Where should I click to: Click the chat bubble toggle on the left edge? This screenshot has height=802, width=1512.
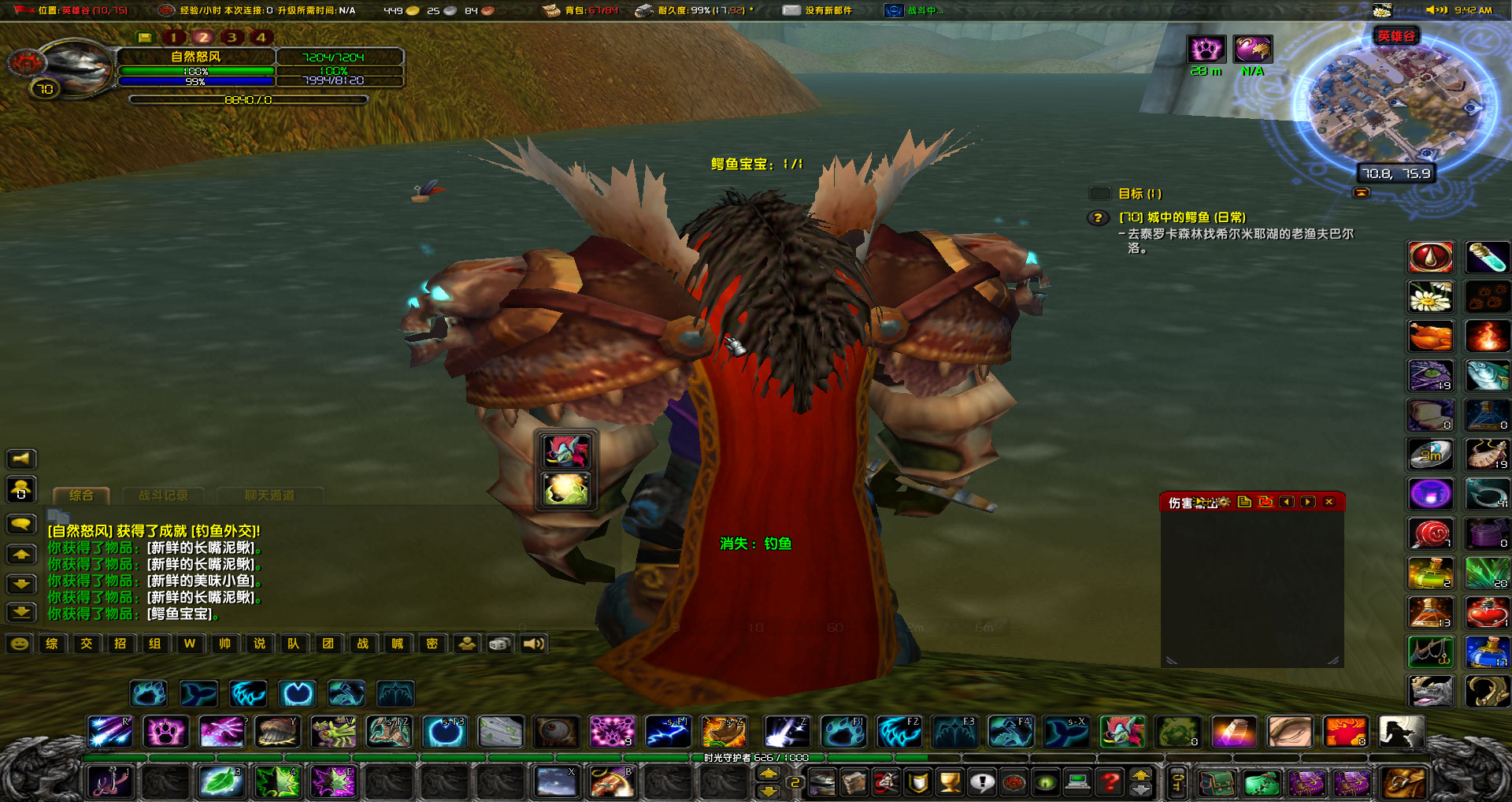click(x=21, y=523)
